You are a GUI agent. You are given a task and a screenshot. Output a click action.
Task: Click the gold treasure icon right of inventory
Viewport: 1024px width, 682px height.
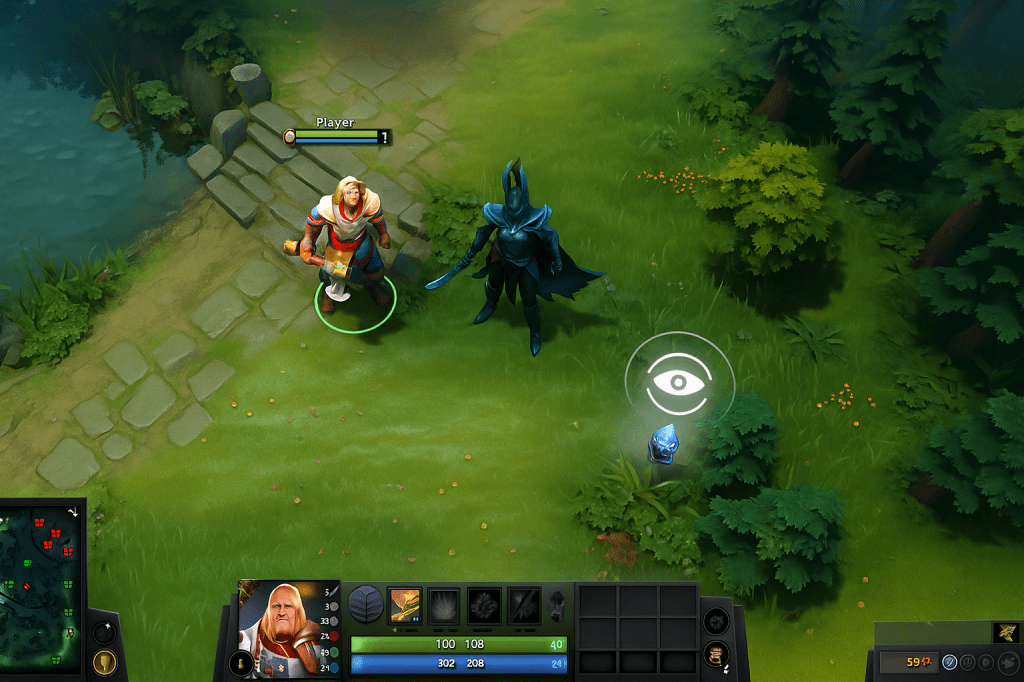(715, 655)
